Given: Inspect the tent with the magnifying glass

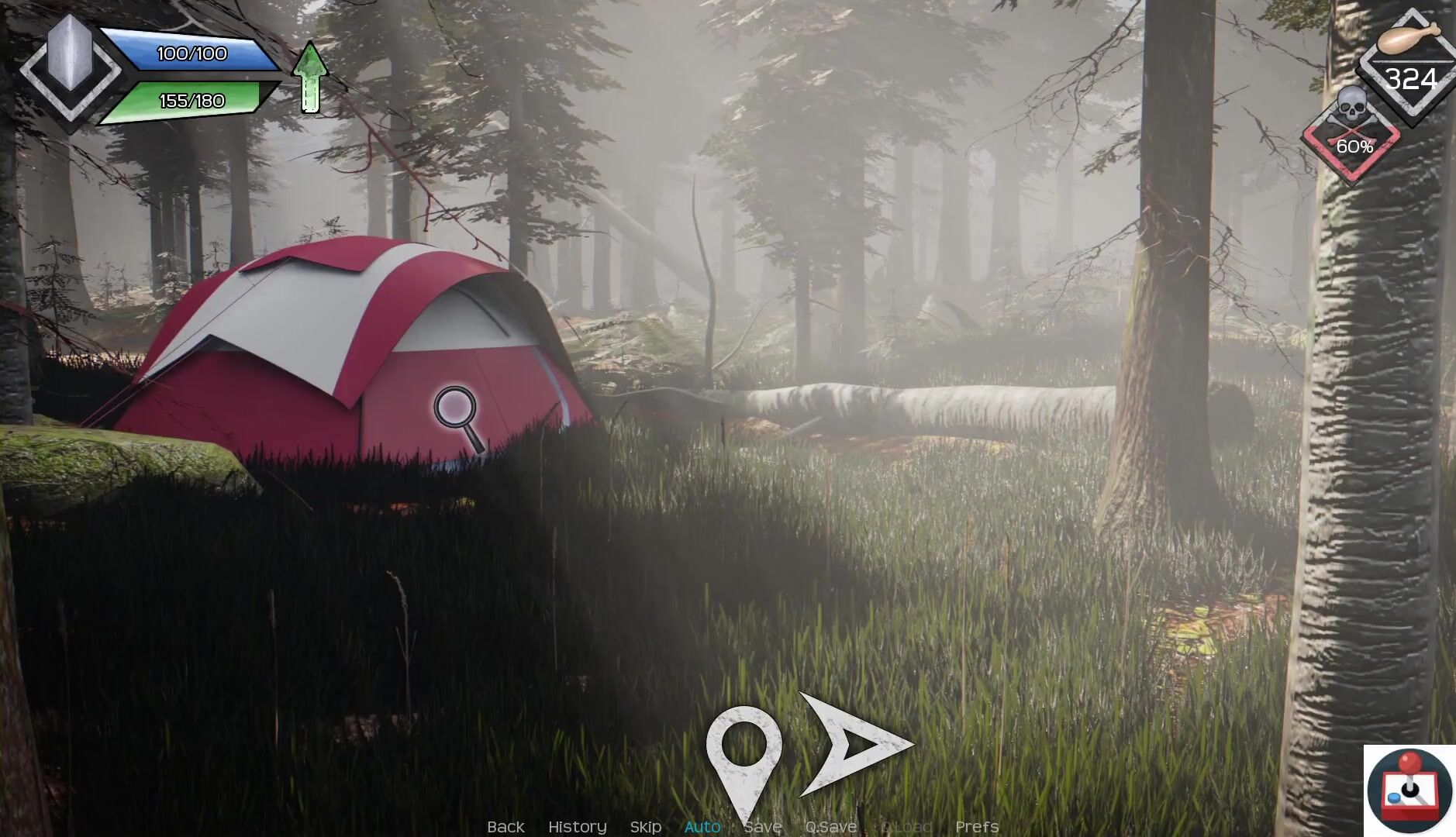Looking at the screenshot, I should (x=457, y=416).
